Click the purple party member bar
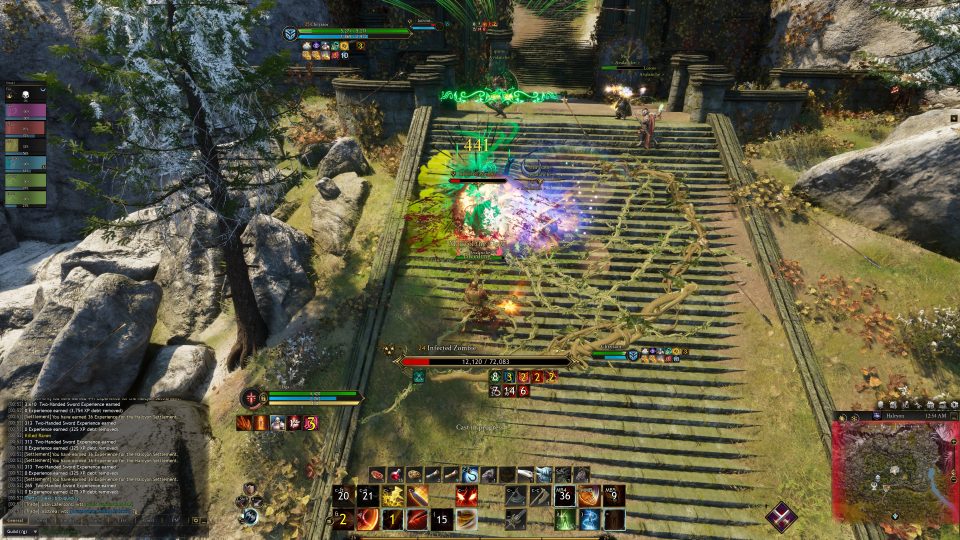 coord(25,111)
